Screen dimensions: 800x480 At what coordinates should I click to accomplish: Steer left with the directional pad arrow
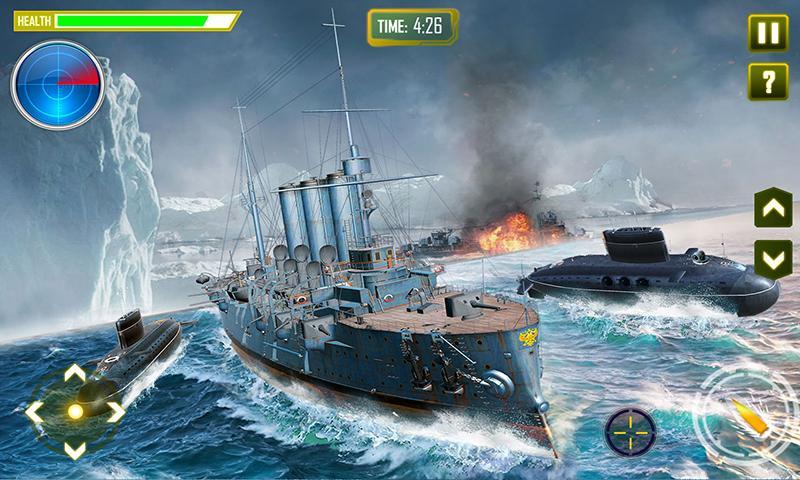pyautogui.click(x=35, y=411)
